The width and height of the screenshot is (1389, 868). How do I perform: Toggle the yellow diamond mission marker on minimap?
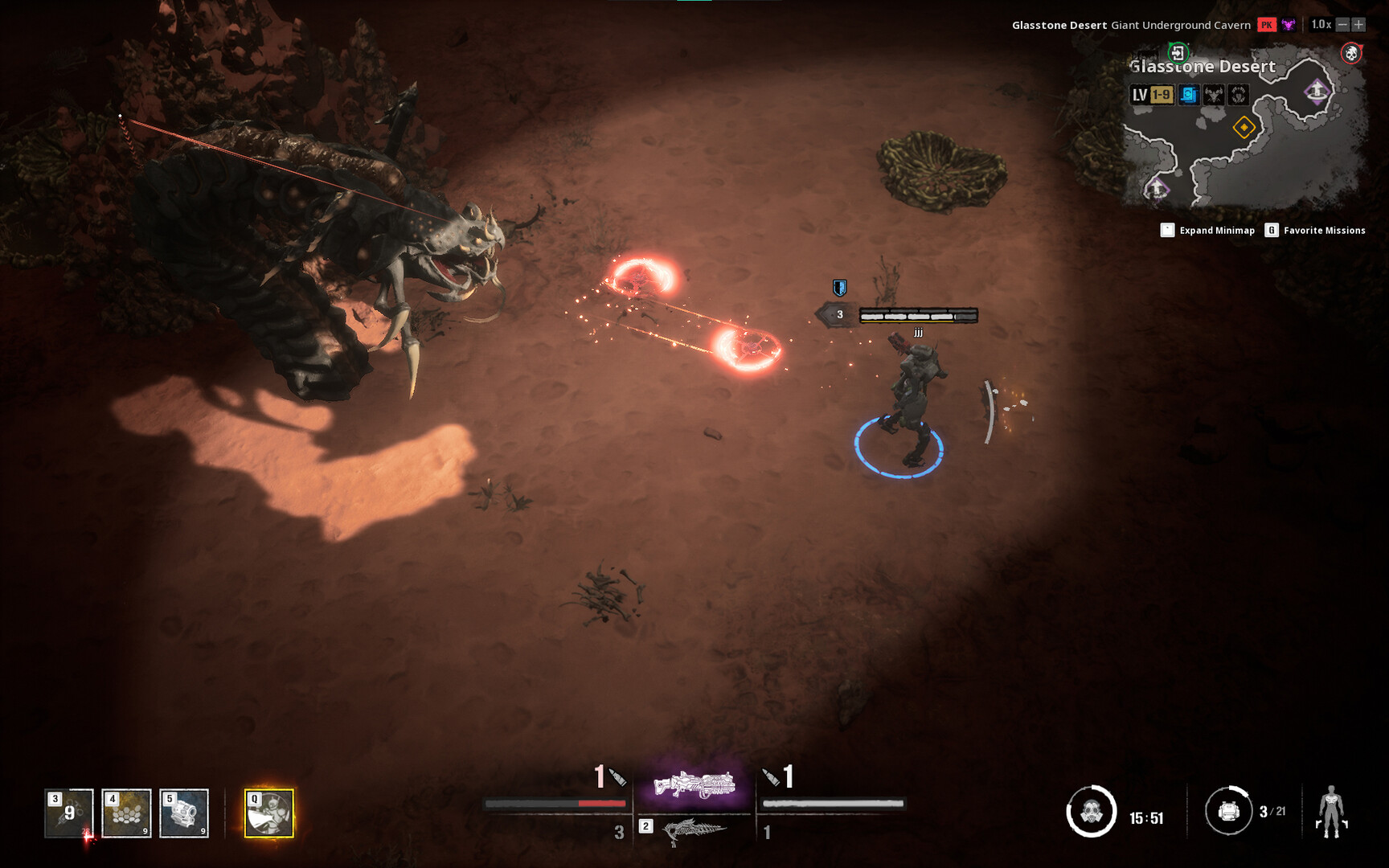(1244, 128)
